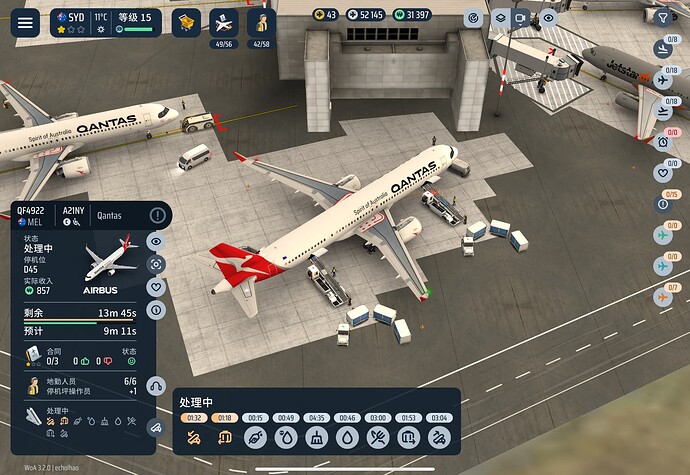Toggle the eye icon beside the Qantas aircraft card
The width and height of the screenshot is (690, 475).
(x=156, y=241)
